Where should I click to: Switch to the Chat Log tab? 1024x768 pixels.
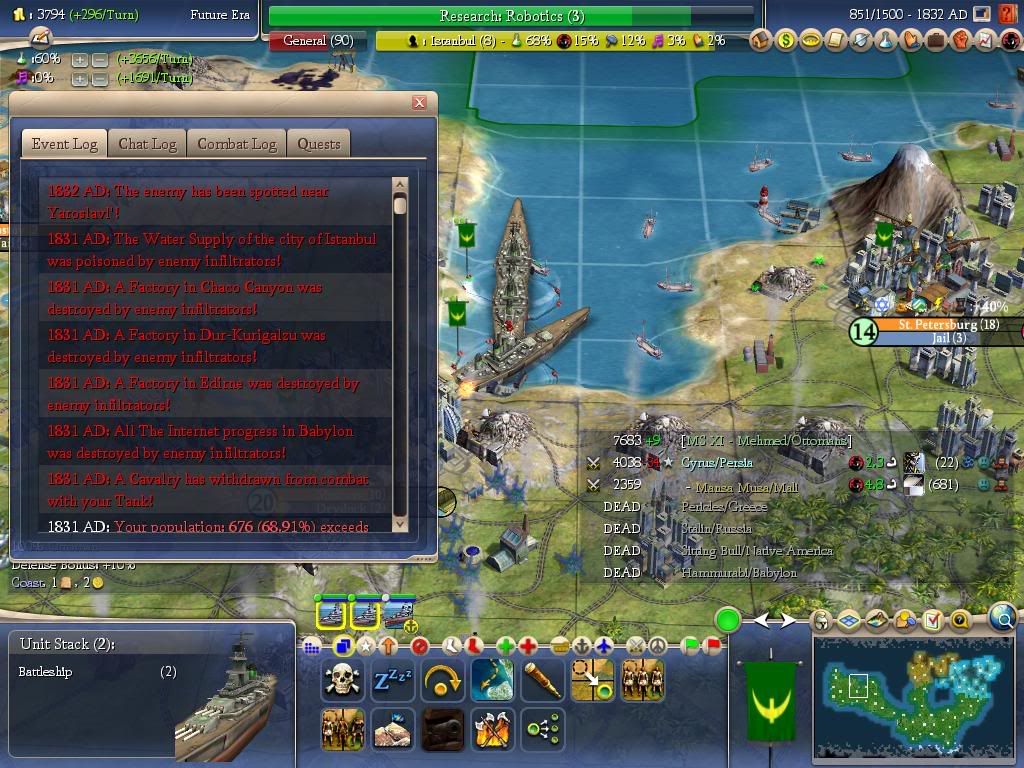(x=147, y=144)
